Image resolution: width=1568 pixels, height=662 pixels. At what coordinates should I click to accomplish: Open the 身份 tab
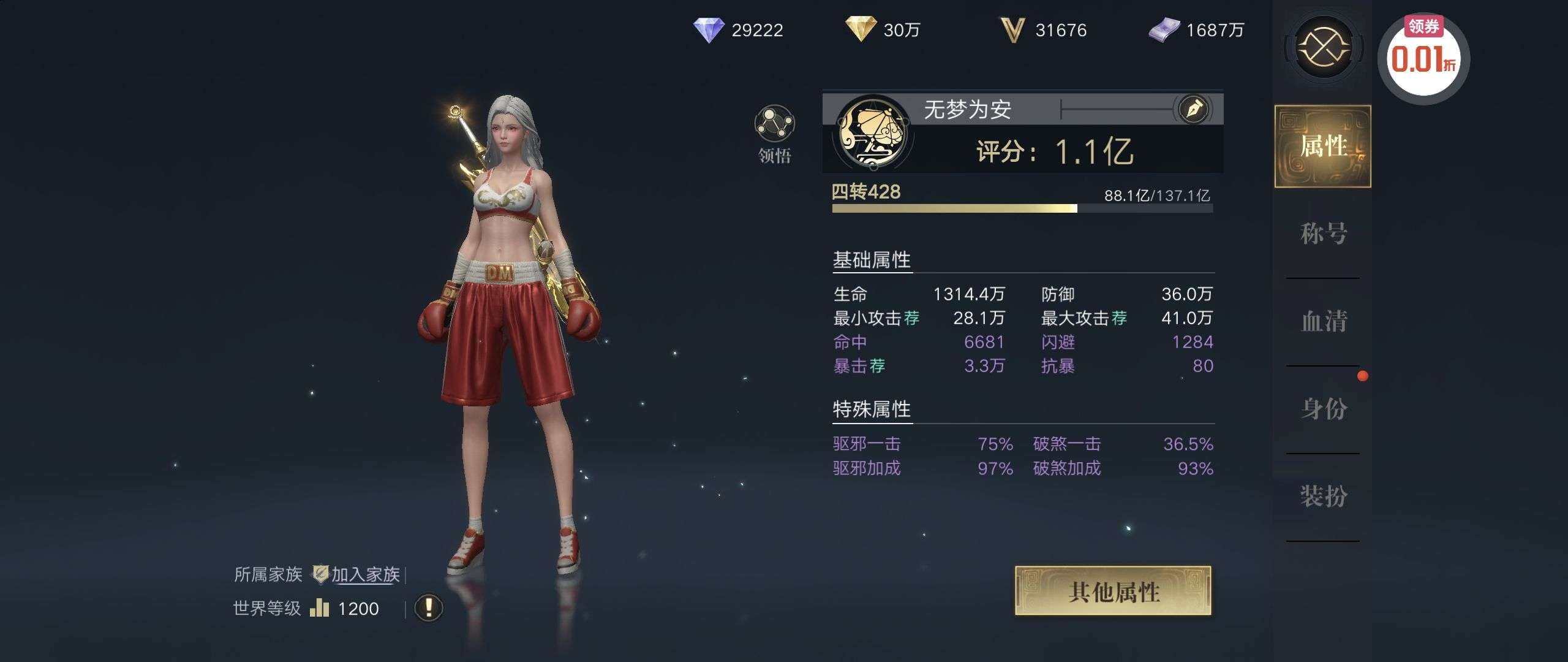tap(1323, 409)
